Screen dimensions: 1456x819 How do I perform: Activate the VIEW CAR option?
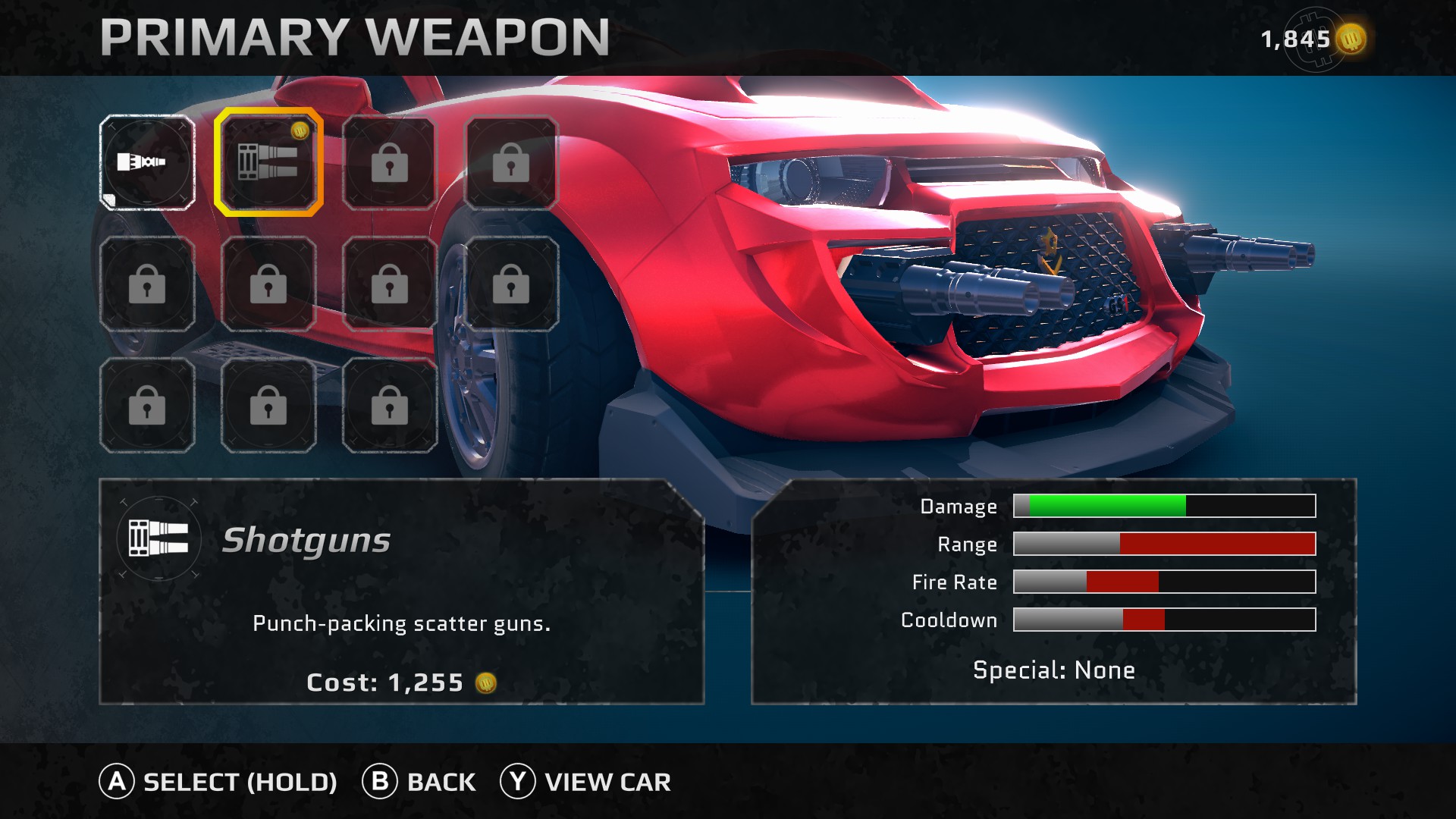(x=586, y=782)
